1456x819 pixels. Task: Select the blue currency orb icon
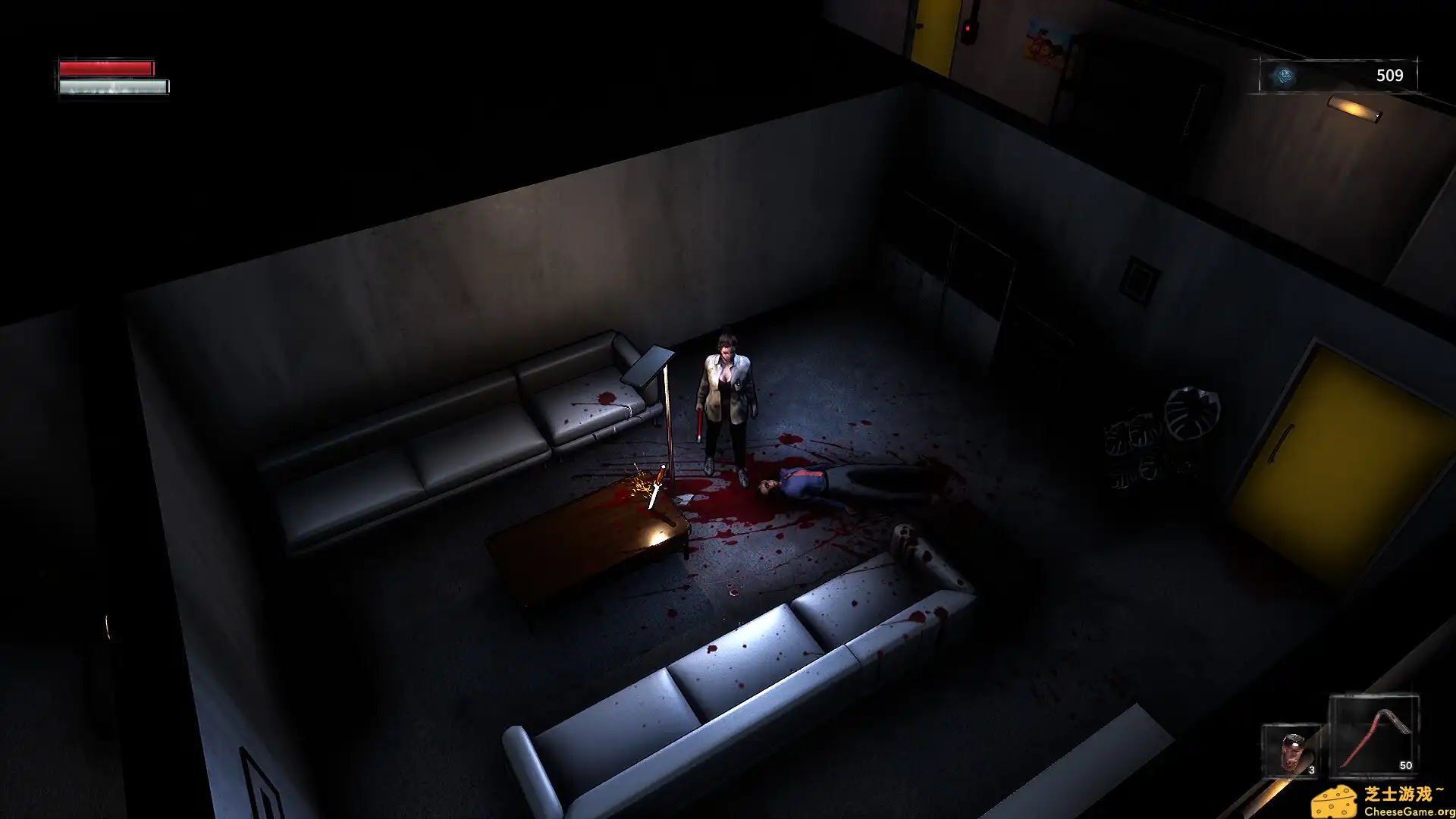click(x=1284, y=74)
